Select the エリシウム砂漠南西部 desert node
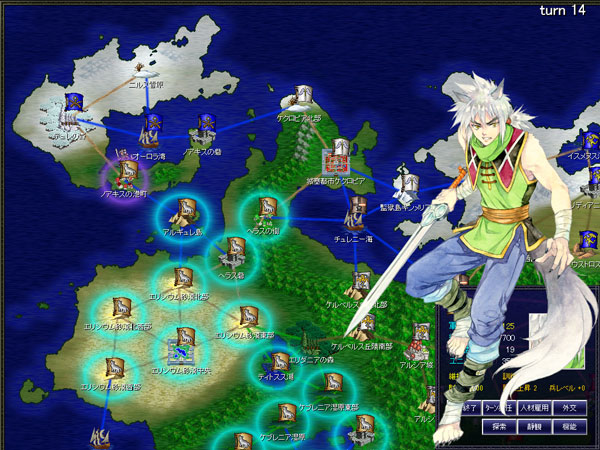The height and width of the screenshot is (450, 600). 113,368
